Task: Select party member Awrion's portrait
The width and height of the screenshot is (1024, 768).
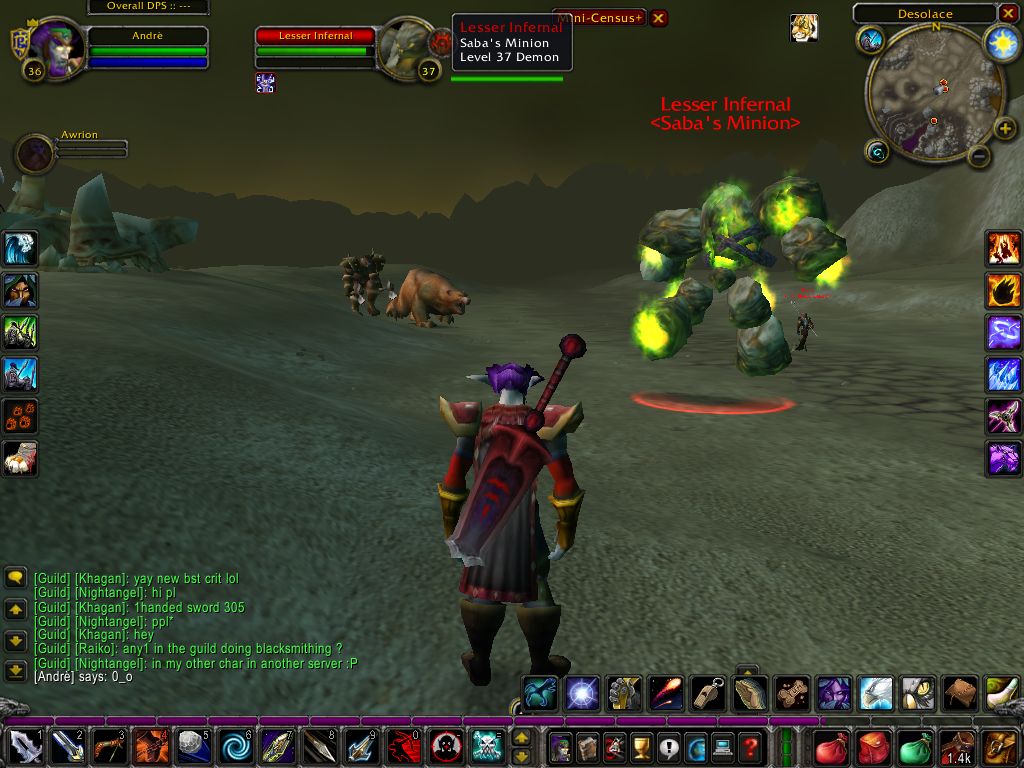Action: pos(37,154)
